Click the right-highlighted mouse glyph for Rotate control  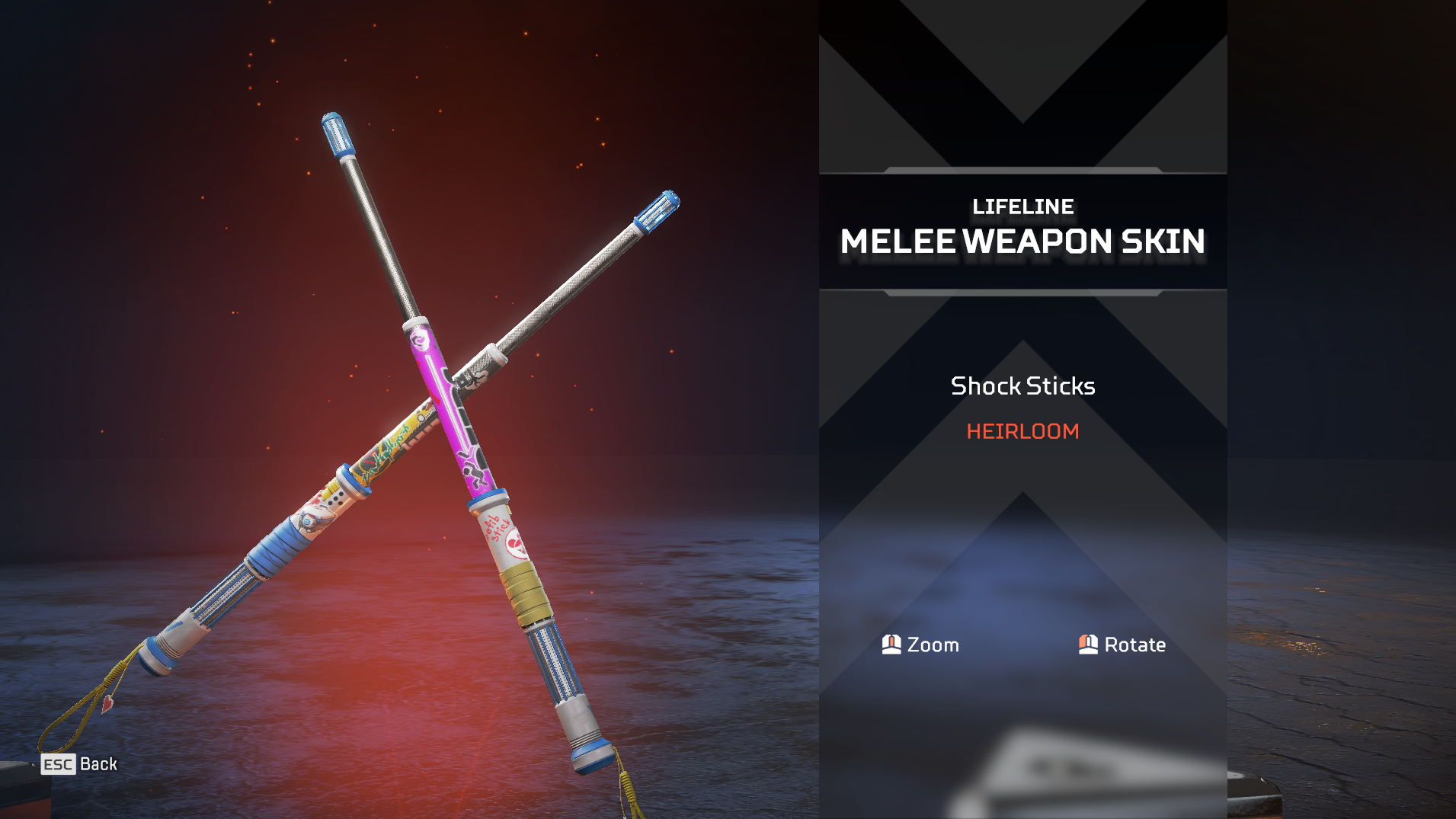[1088, 645]
